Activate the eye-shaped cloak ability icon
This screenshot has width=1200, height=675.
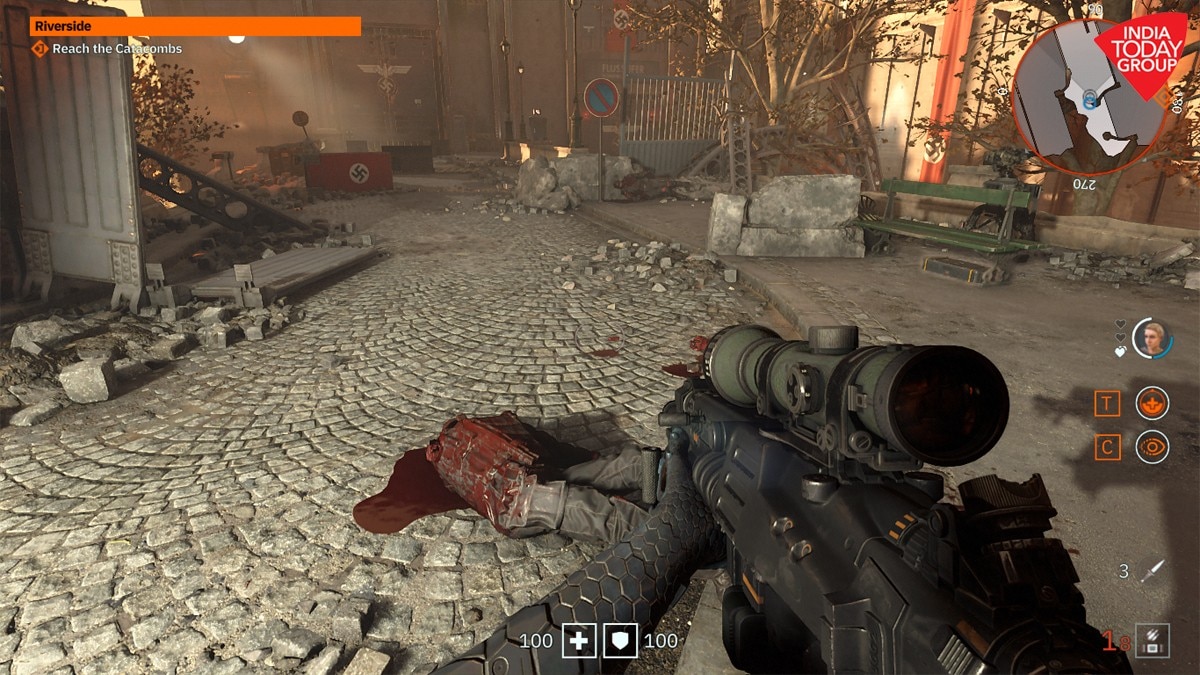tap(1152, 446)
